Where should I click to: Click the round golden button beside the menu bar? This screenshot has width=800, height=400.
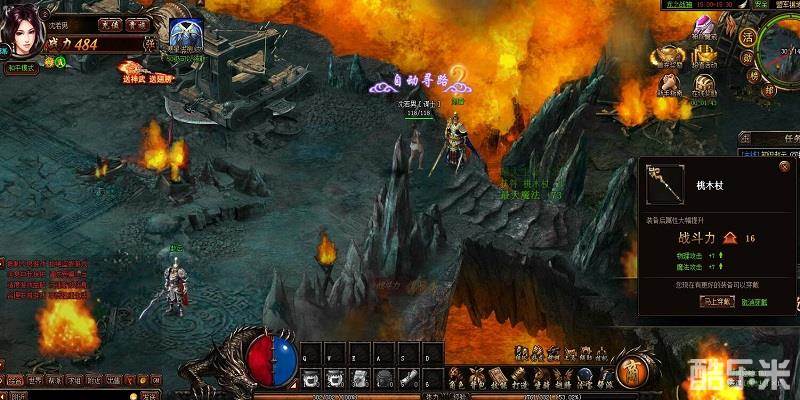pyautogui.click(x=629, y=371)
